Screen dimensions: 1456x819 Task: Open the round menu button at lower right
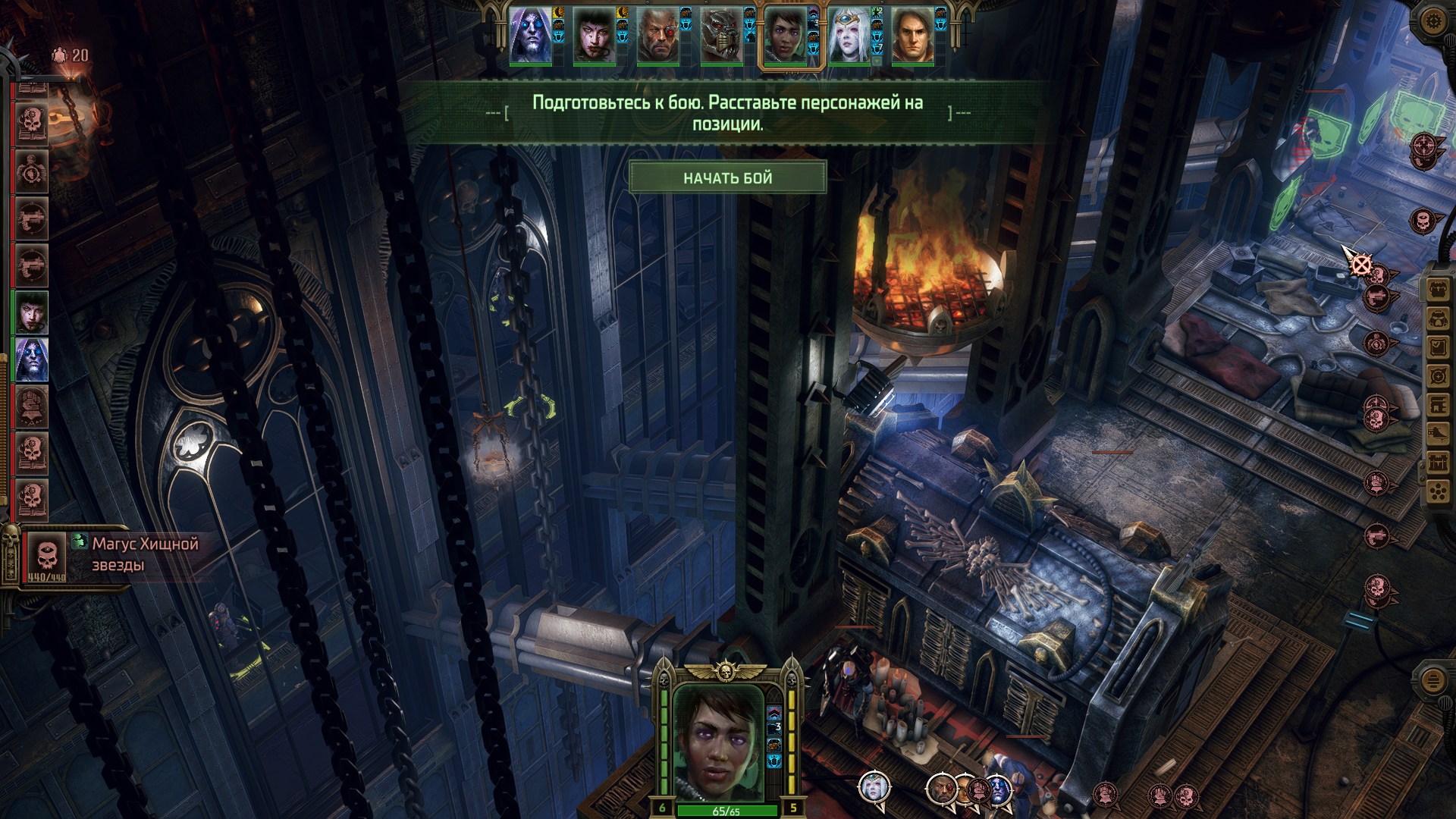pos(1432,680)
